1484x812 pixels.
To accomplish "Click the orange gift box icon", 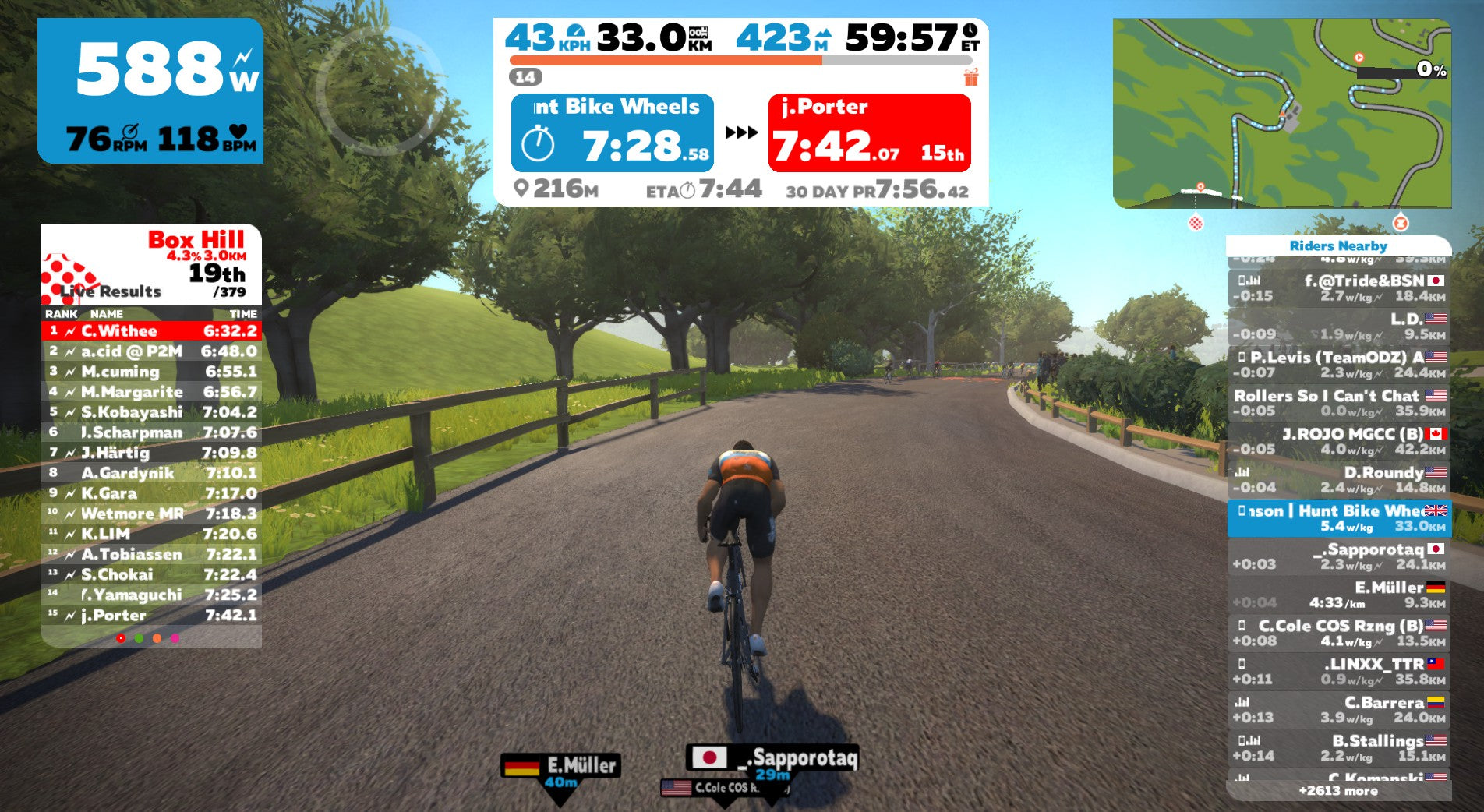I will pyautogui.click(x=971, y=77).
